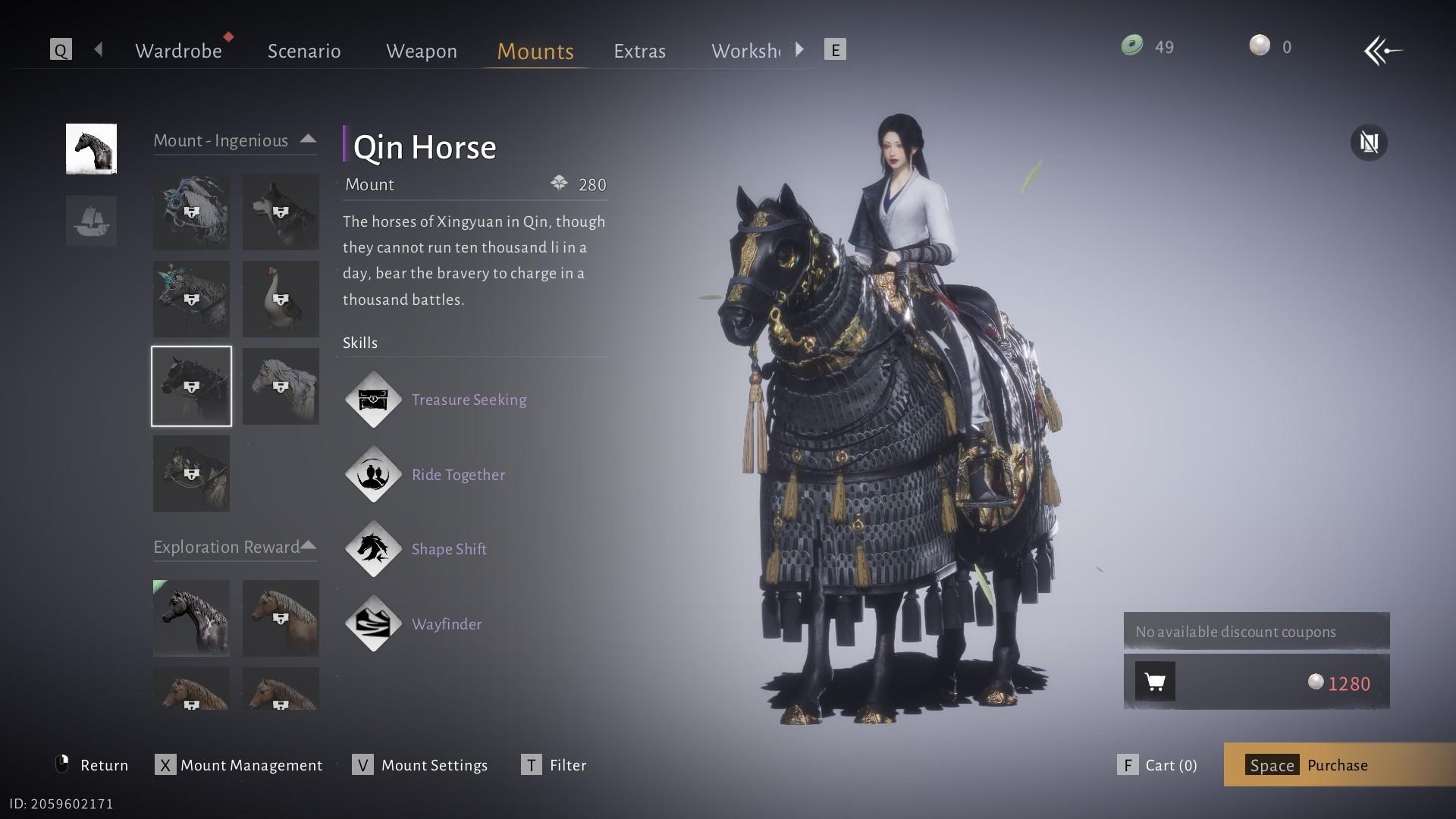Add Qin Horse to the cart
The image size is (1456, 819).
(x=1155, y=682)
